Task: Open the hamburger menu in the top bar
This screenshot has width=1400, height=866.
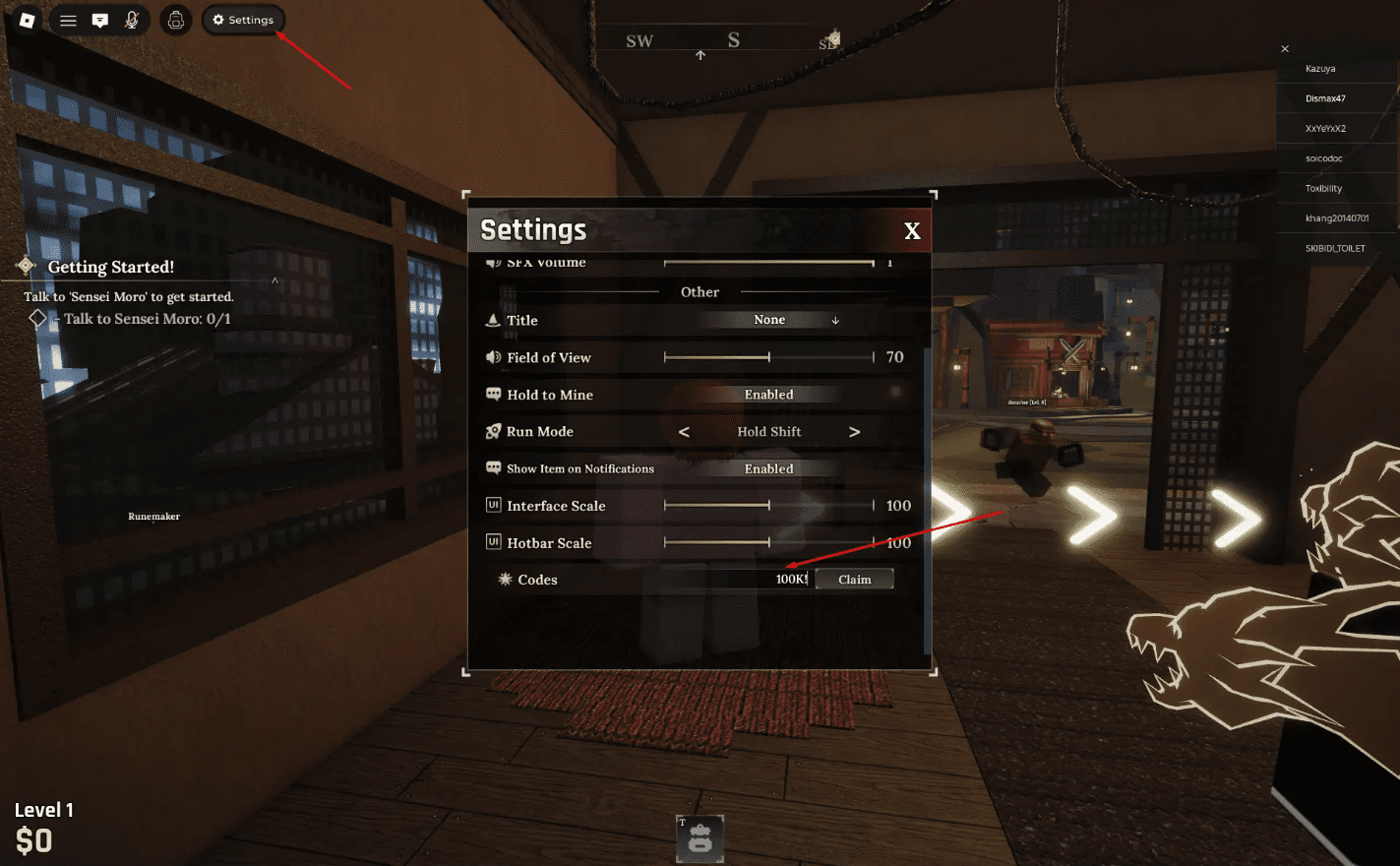Action: click(x=67, y=20)
